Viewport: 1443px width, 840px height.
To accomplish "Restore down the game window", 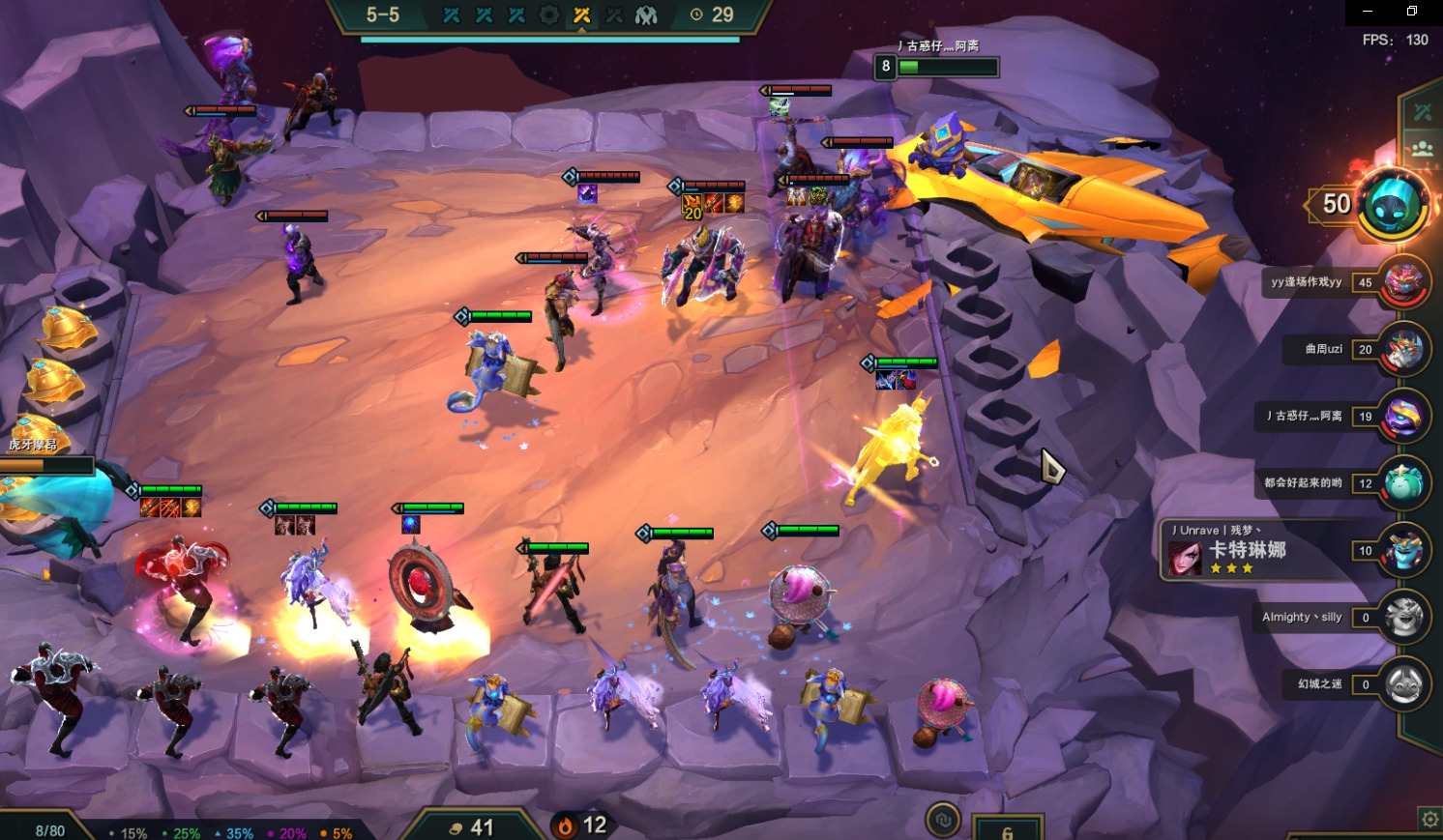I will click(1412, 12).
